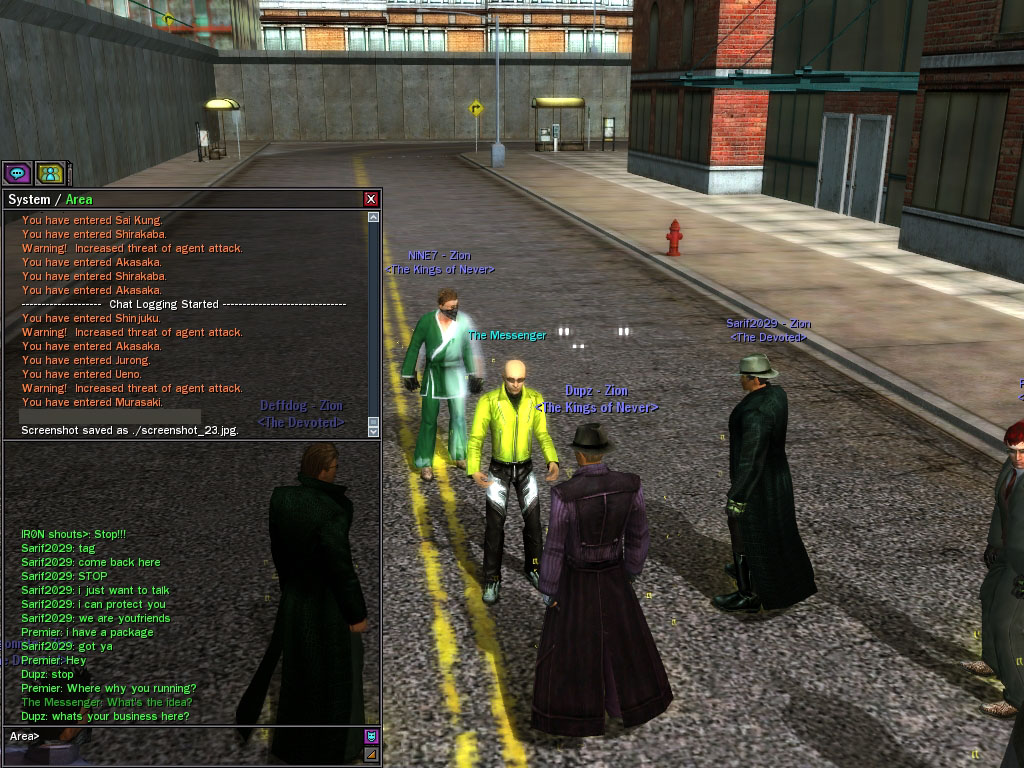
Task: Open the purple mask emote button
Action: tap(371, 736)
